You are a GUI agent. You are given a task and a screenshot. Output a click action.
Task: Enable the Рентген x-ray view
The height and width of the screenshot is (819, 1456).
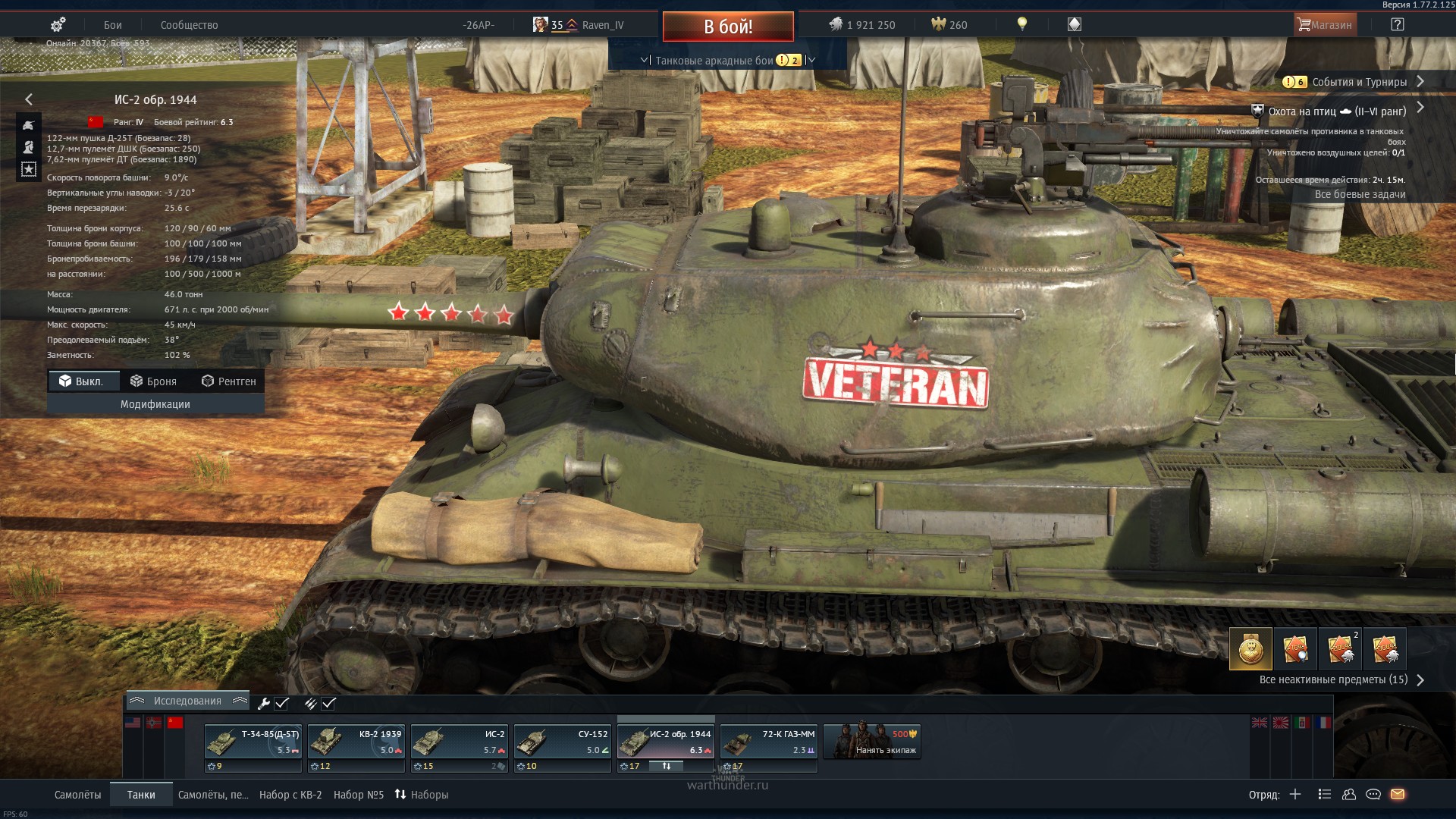pos(229,381)
